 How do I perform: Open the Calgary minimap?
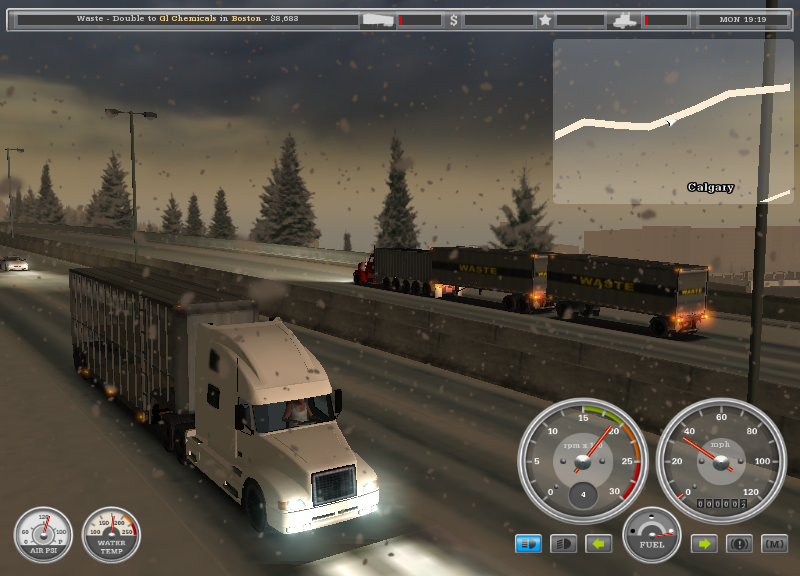click(672, 121)
